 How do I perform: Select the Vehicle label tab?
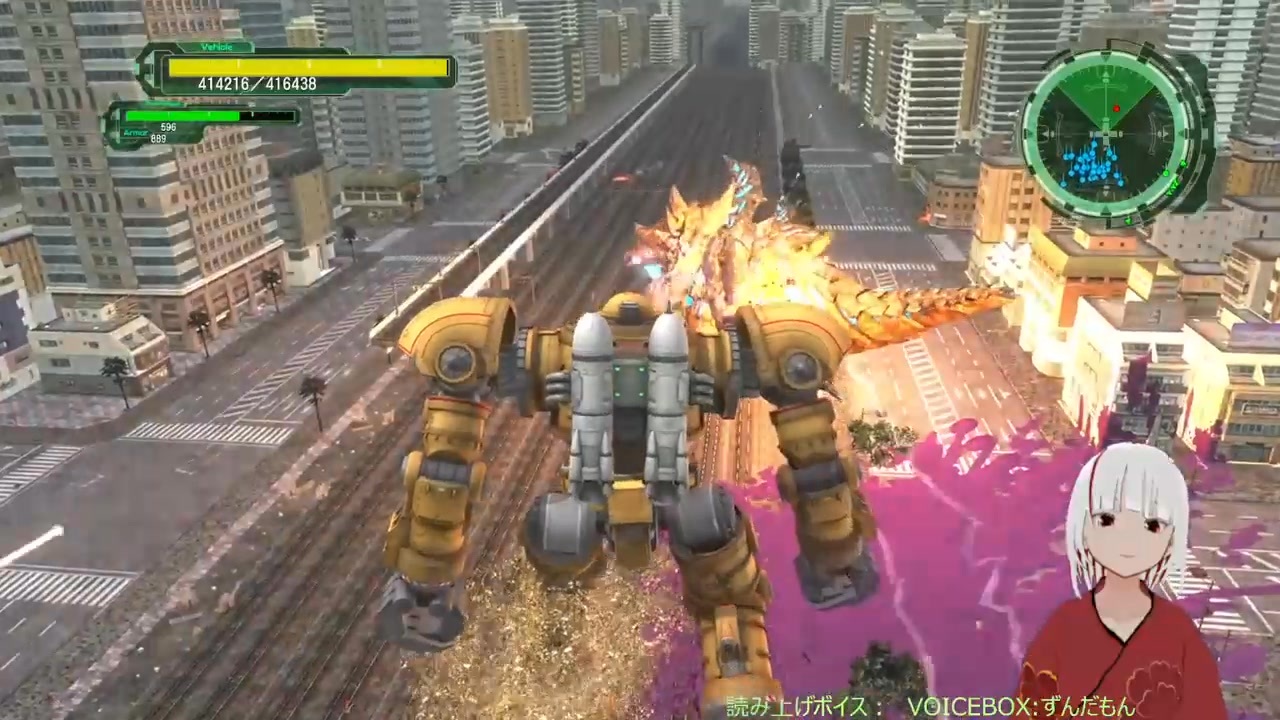click(x=218, y=47)
